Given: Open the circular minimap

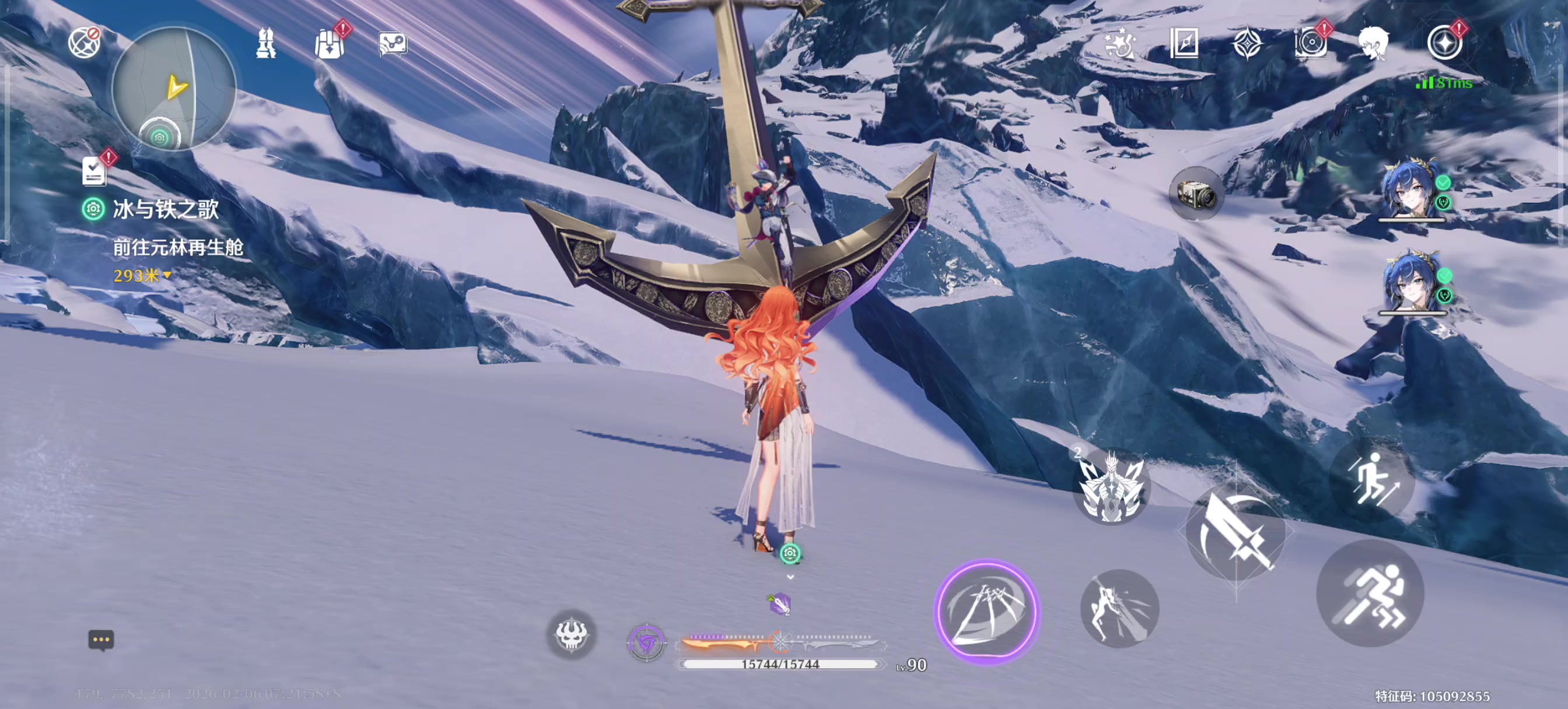Looking at the screenshot, I should (174, 88).
